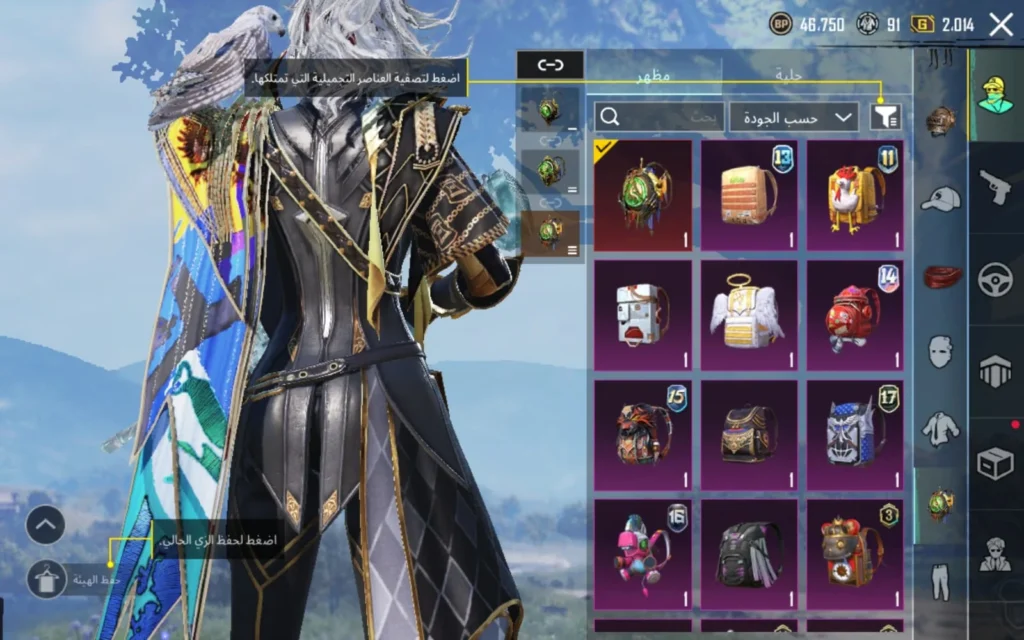Open the supply crate category icon

pos(995,463)
